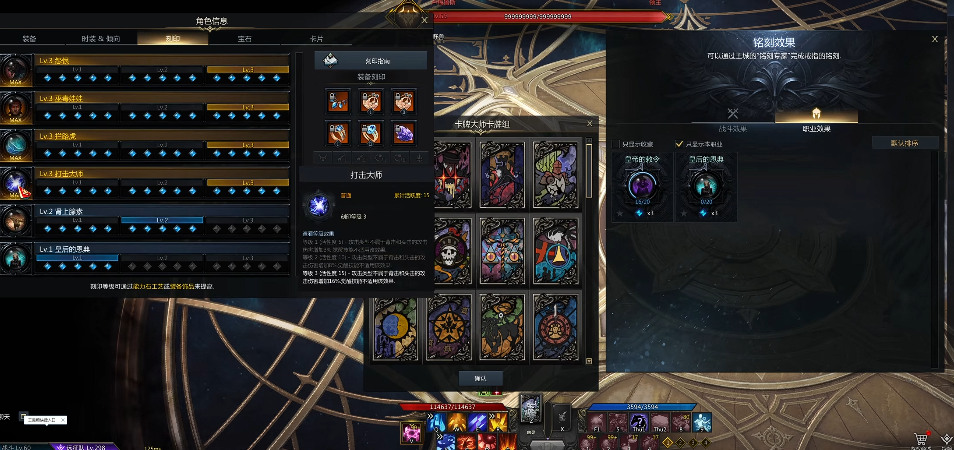Click the purple crystal equipment engraving slot
The height and width of the screenshot is (450, 954).
(x=404, y=133)
